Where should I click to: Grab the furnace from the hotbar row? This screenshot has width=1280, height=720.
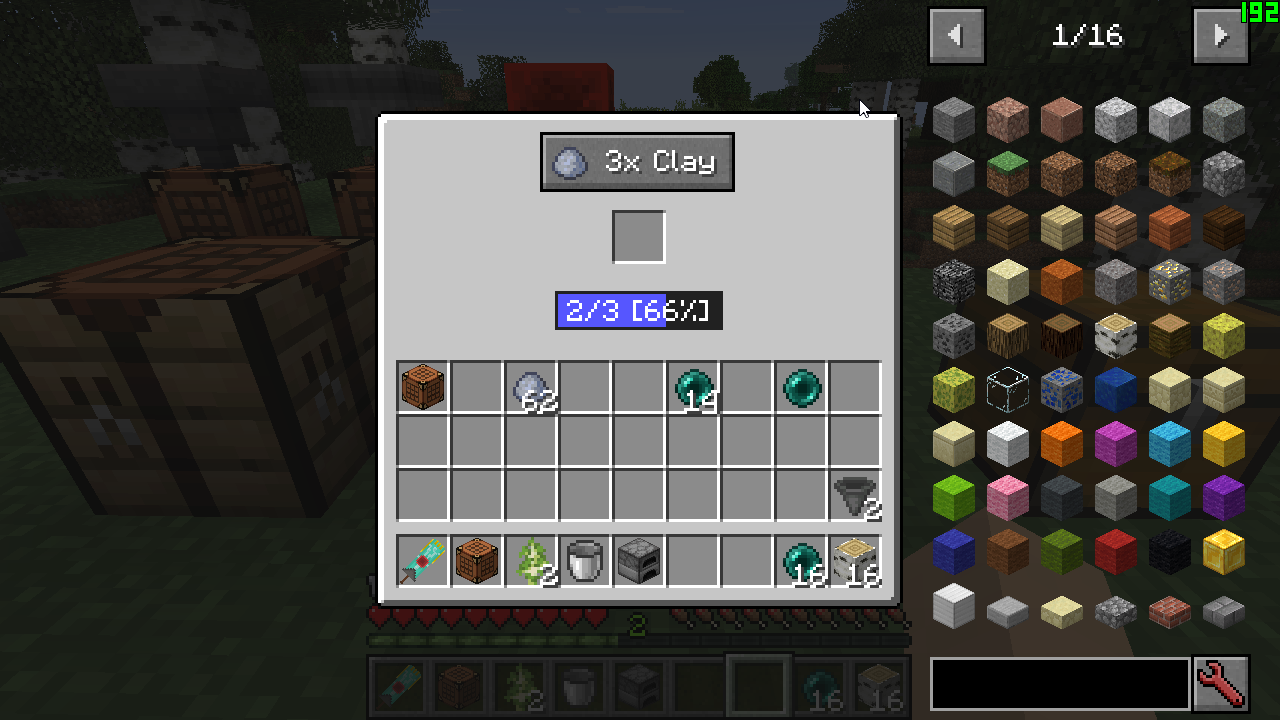(x=638, y=561)
